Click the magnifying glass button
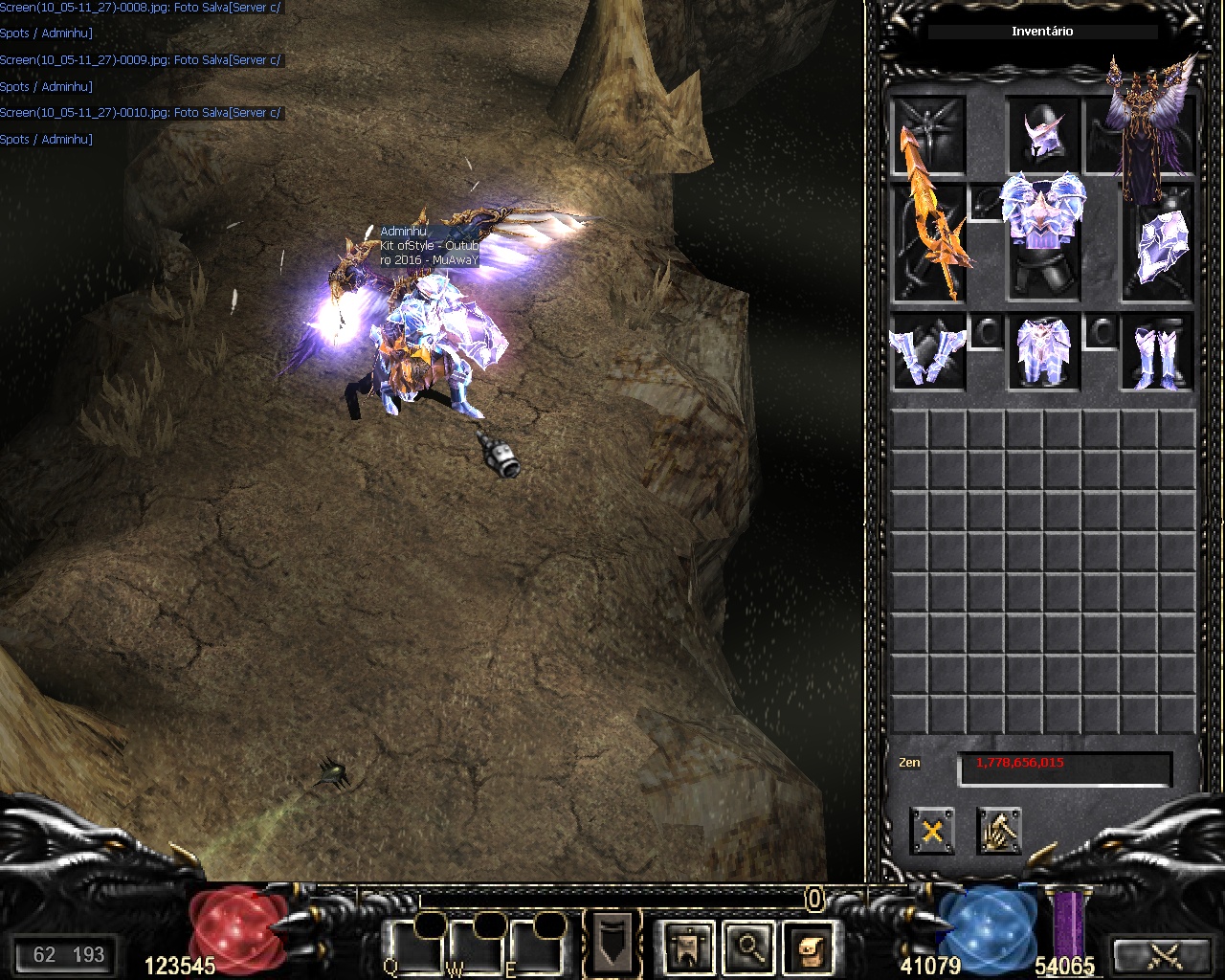1225x980 pixels. (747, 947)
